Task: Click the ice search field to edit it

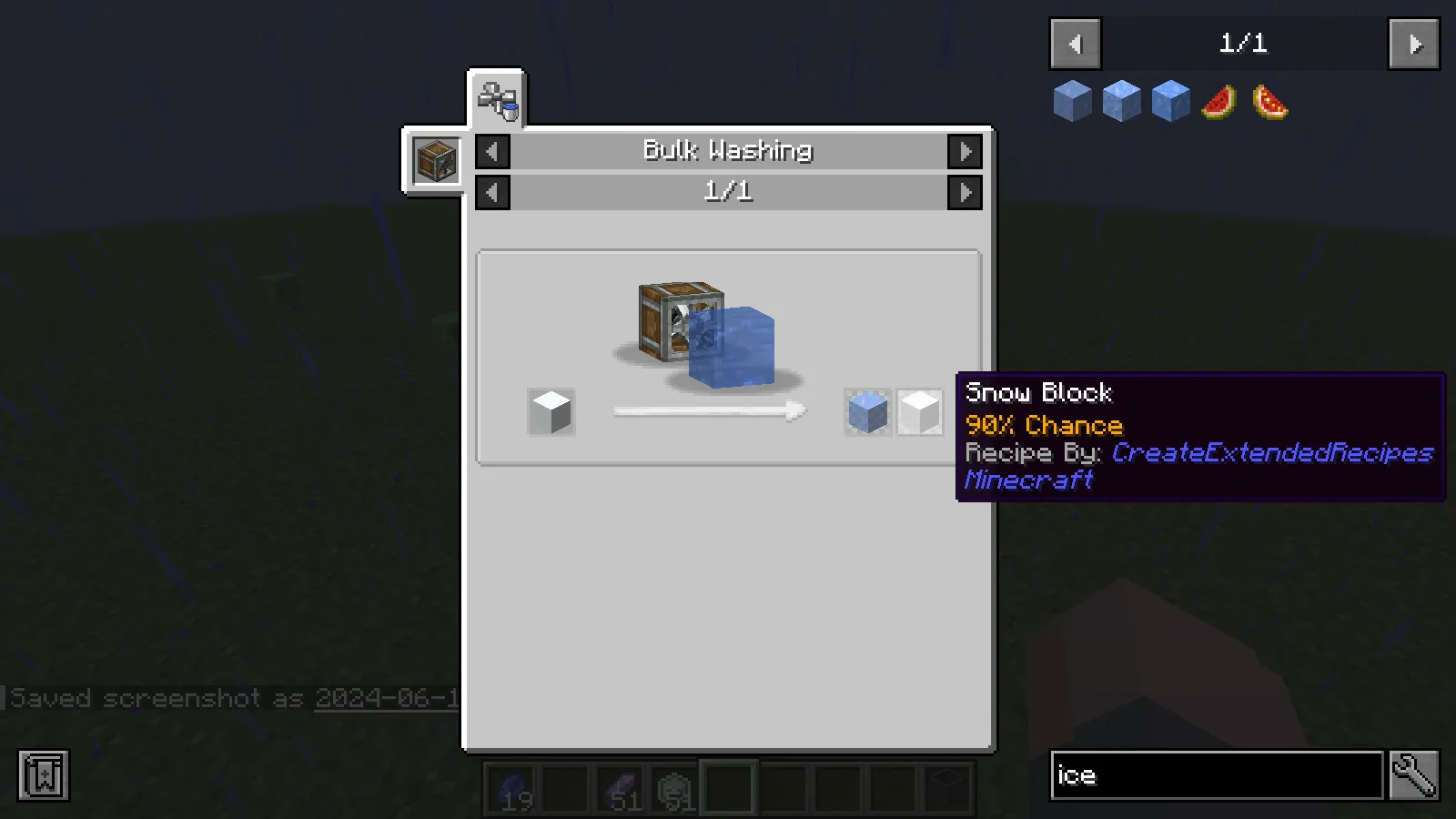Action: click(x=1215, y=775)
